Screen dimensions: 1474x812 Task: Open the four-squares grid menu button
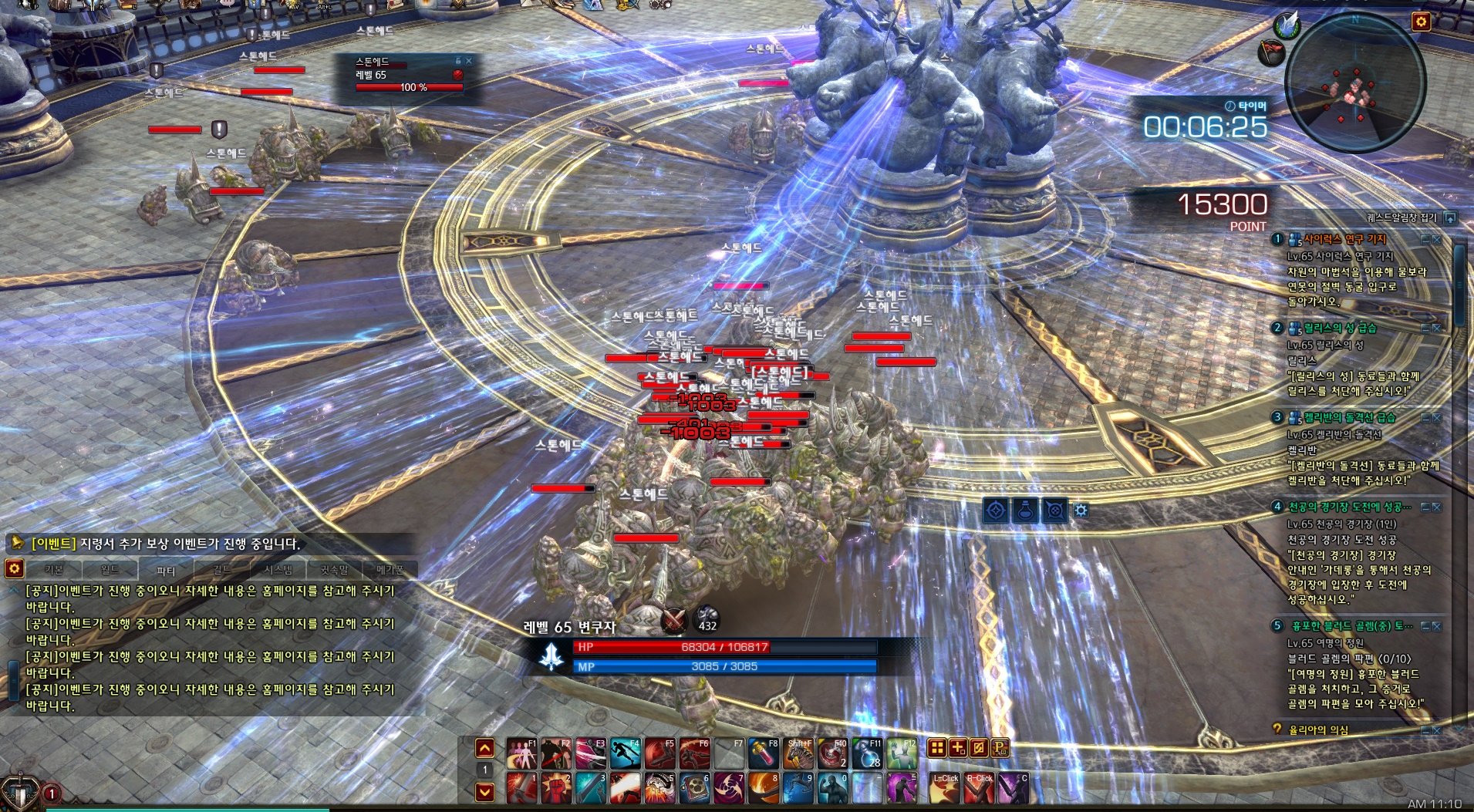pos(936,747)
